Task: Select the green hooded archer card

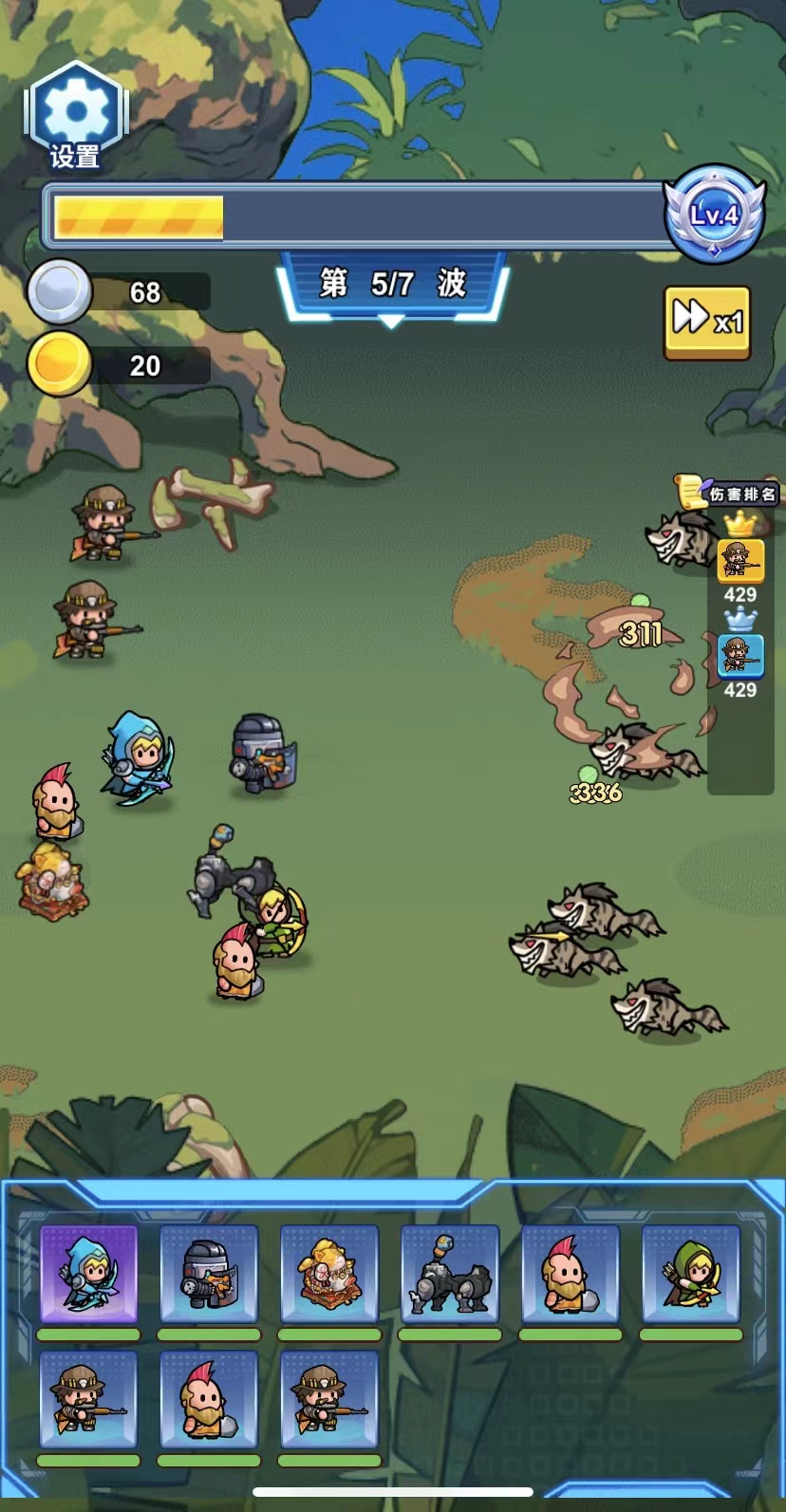Action: [690, 1273]
